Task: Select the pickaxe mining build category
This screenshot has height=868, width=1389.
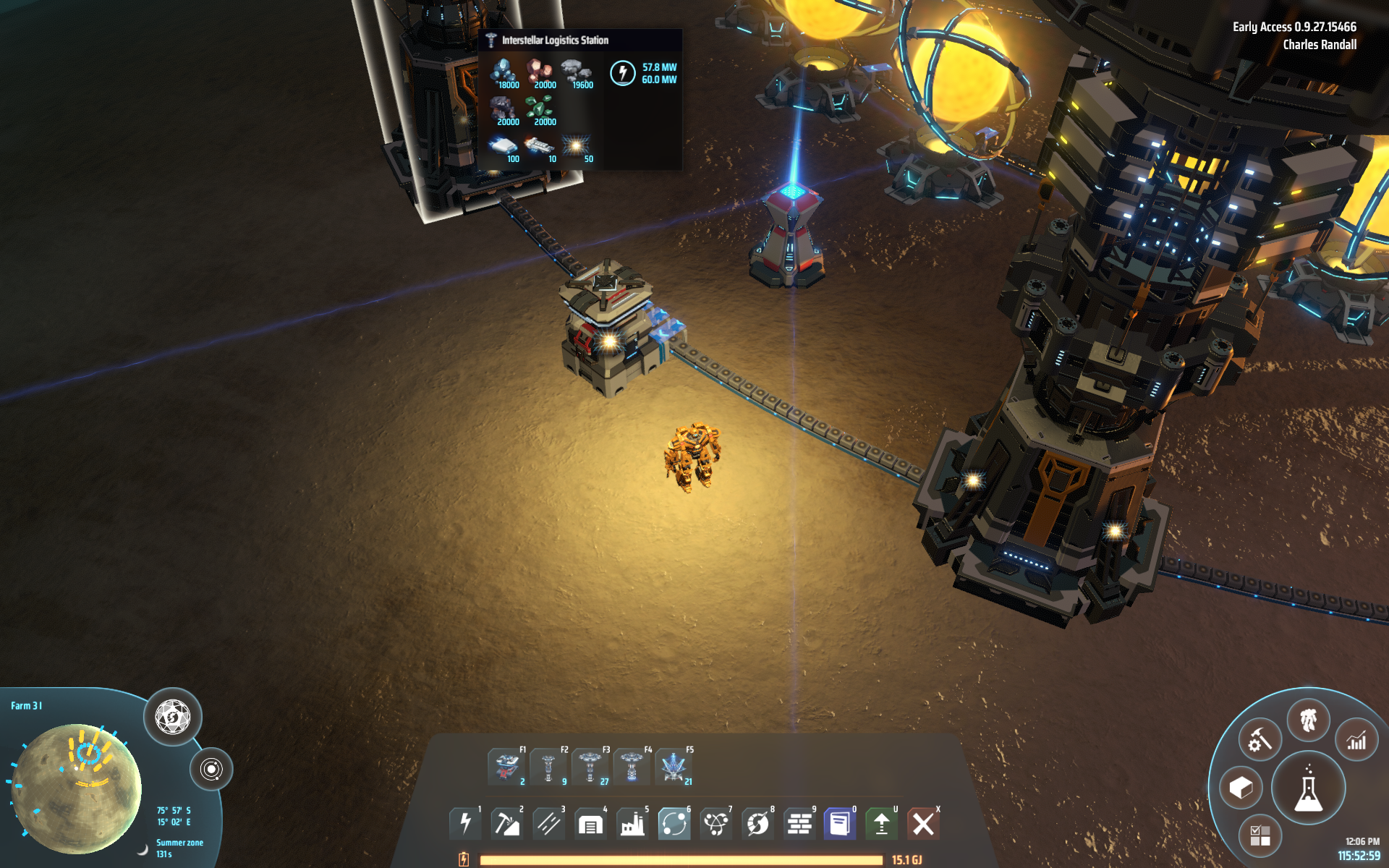Action: (x=506, y=823)
